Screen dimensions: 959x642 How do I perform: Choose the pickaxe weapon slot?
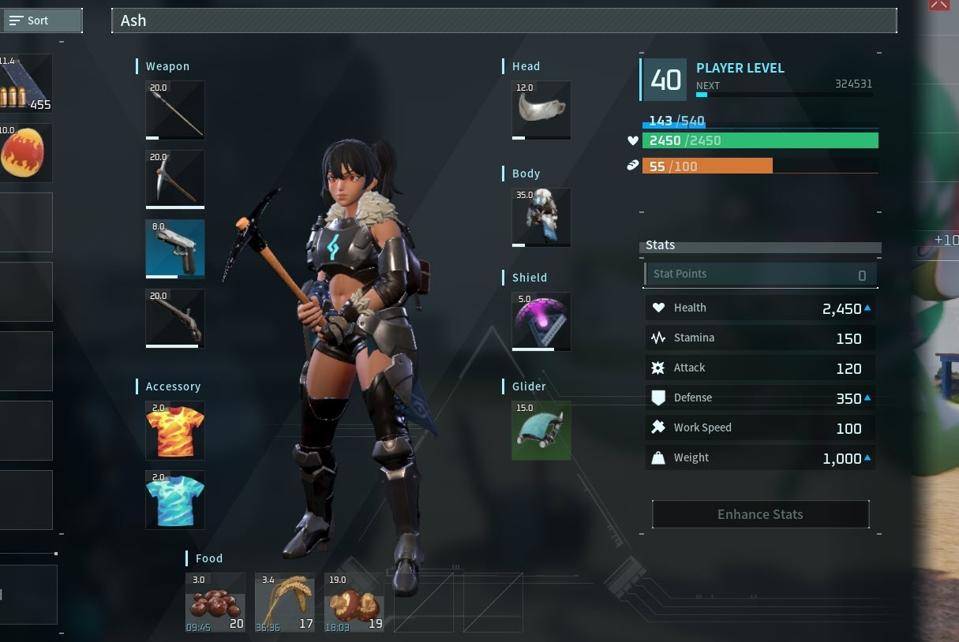click(175, 179)
